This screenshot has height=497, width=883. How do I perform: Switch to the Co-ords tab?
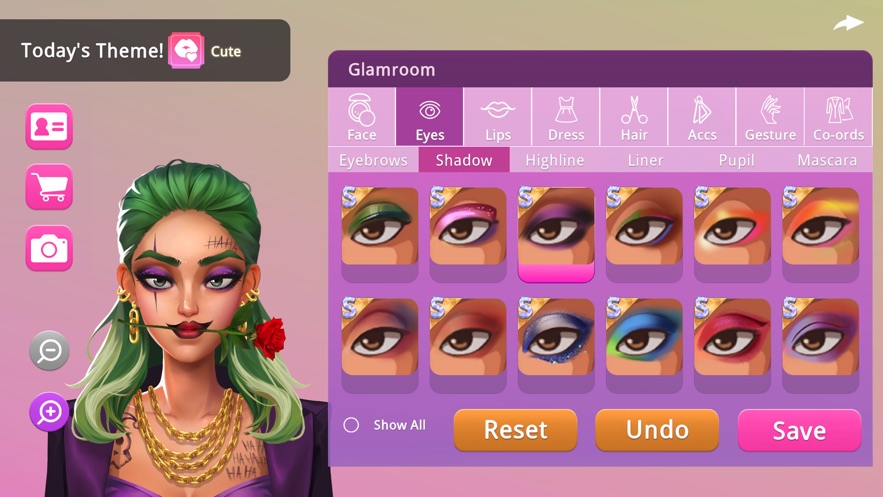point(838,118)
